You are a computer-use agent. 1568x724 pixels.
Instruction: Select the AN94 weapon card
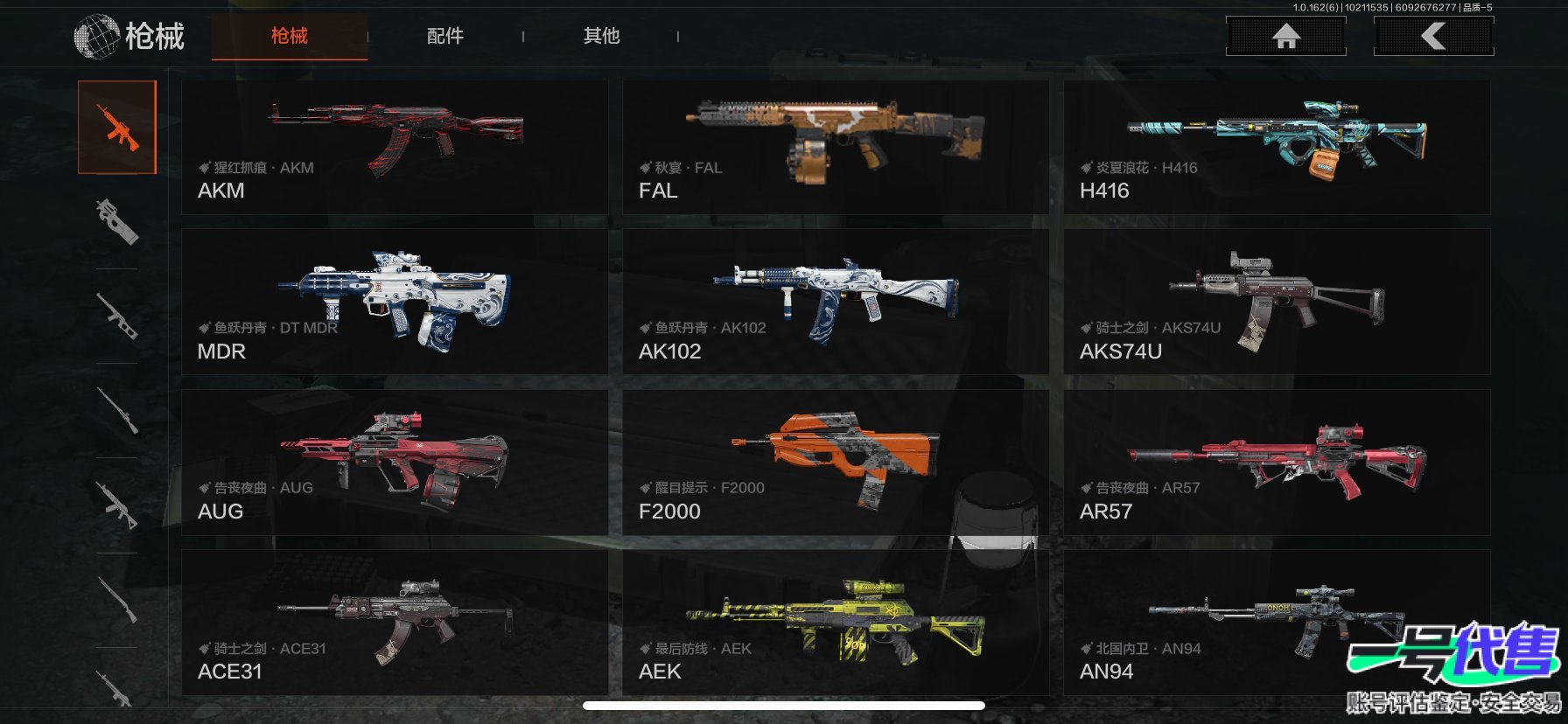[x=1277, y=623]
